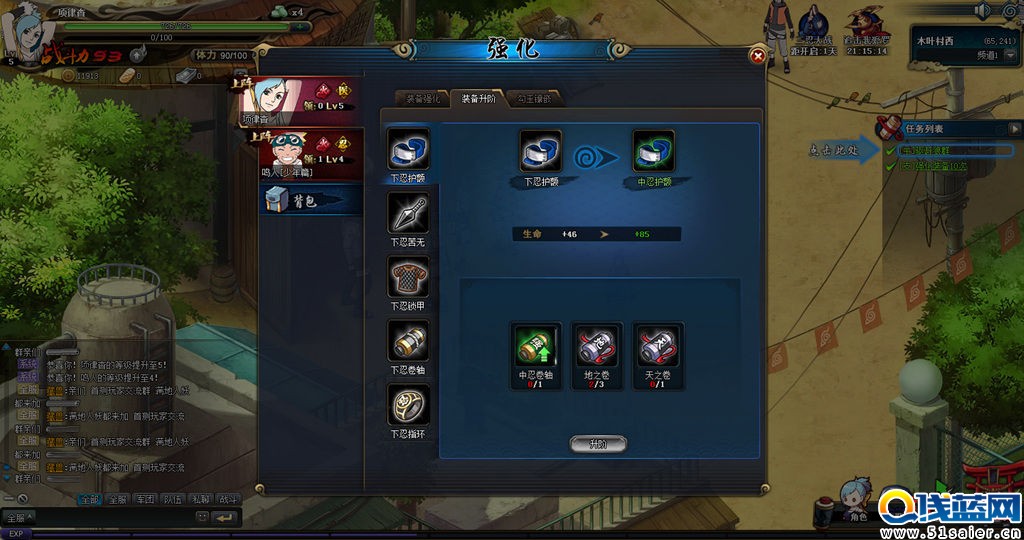Open the 勾玉镶嵌 tab
Viewport: 1024px width, 540px height.
(x=533, y=98)
